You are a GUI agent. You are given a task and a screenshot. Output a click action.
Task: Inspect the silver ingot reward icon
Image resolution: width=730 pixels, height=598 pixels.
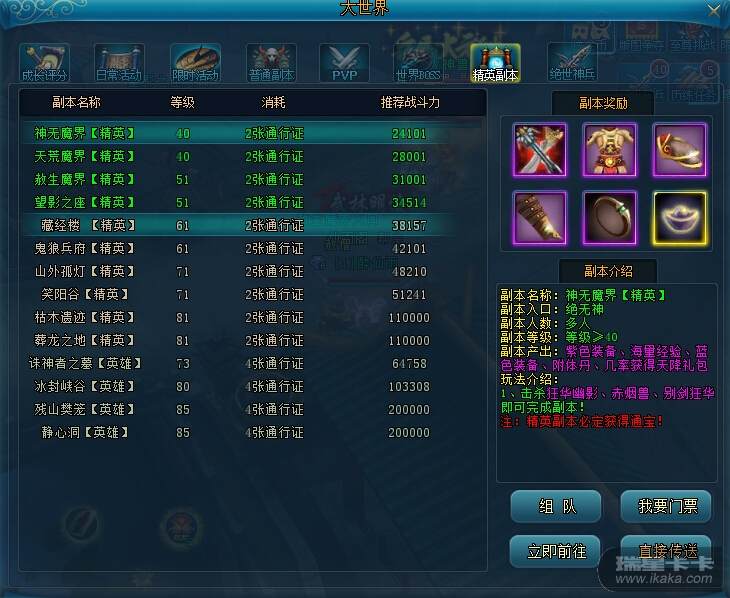[x=680, y=216]
